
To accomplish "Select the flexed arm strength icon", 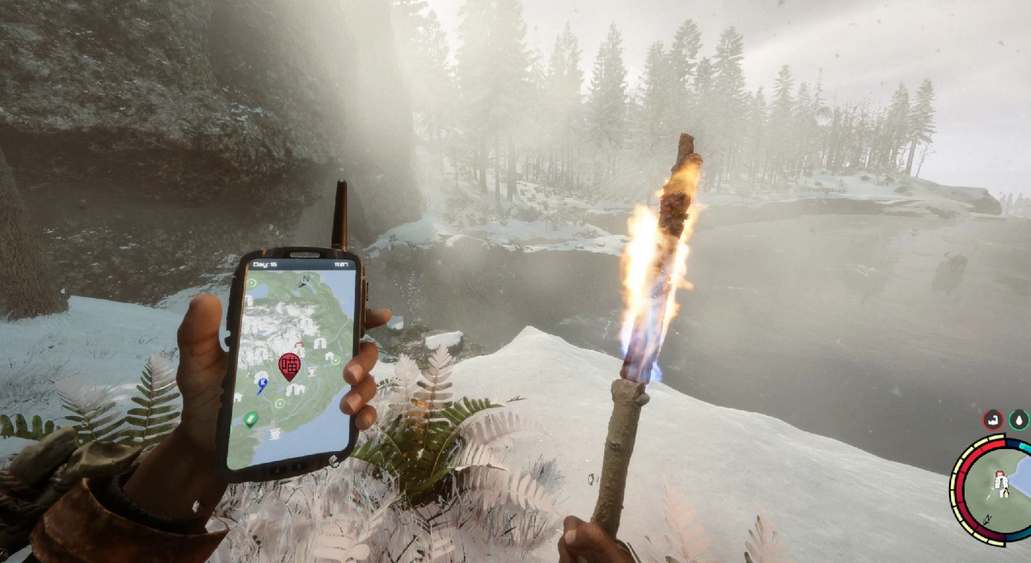I will (x=994, y=419).
